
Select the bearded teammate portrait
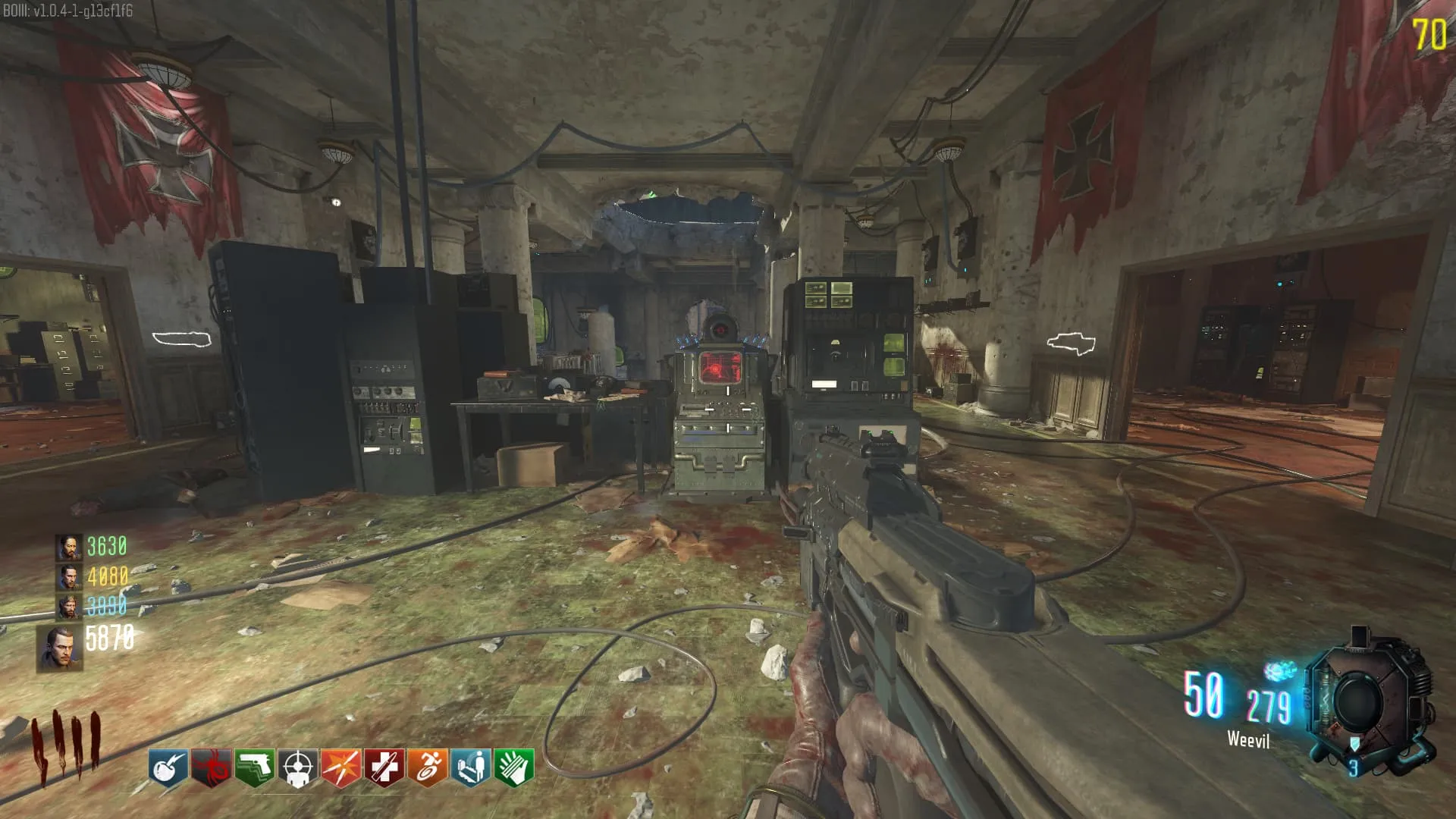coord(69,607)
